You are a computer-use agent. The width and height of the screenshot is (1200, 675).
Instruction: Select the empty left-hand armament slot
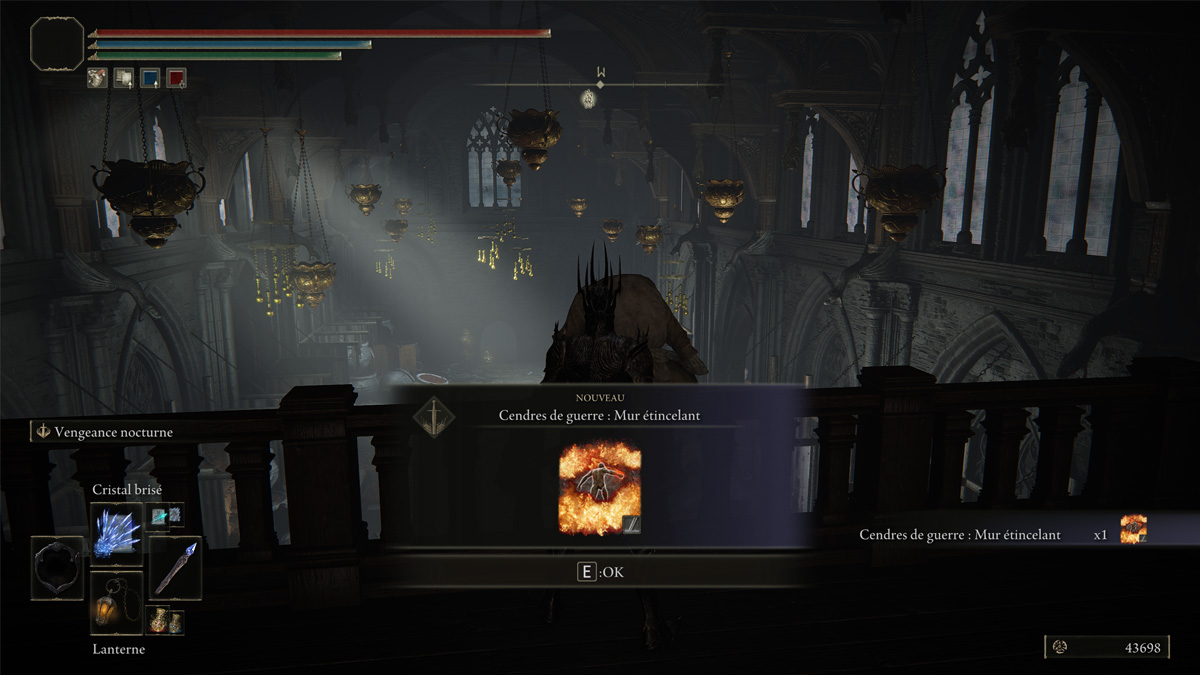tap(56, 568)
